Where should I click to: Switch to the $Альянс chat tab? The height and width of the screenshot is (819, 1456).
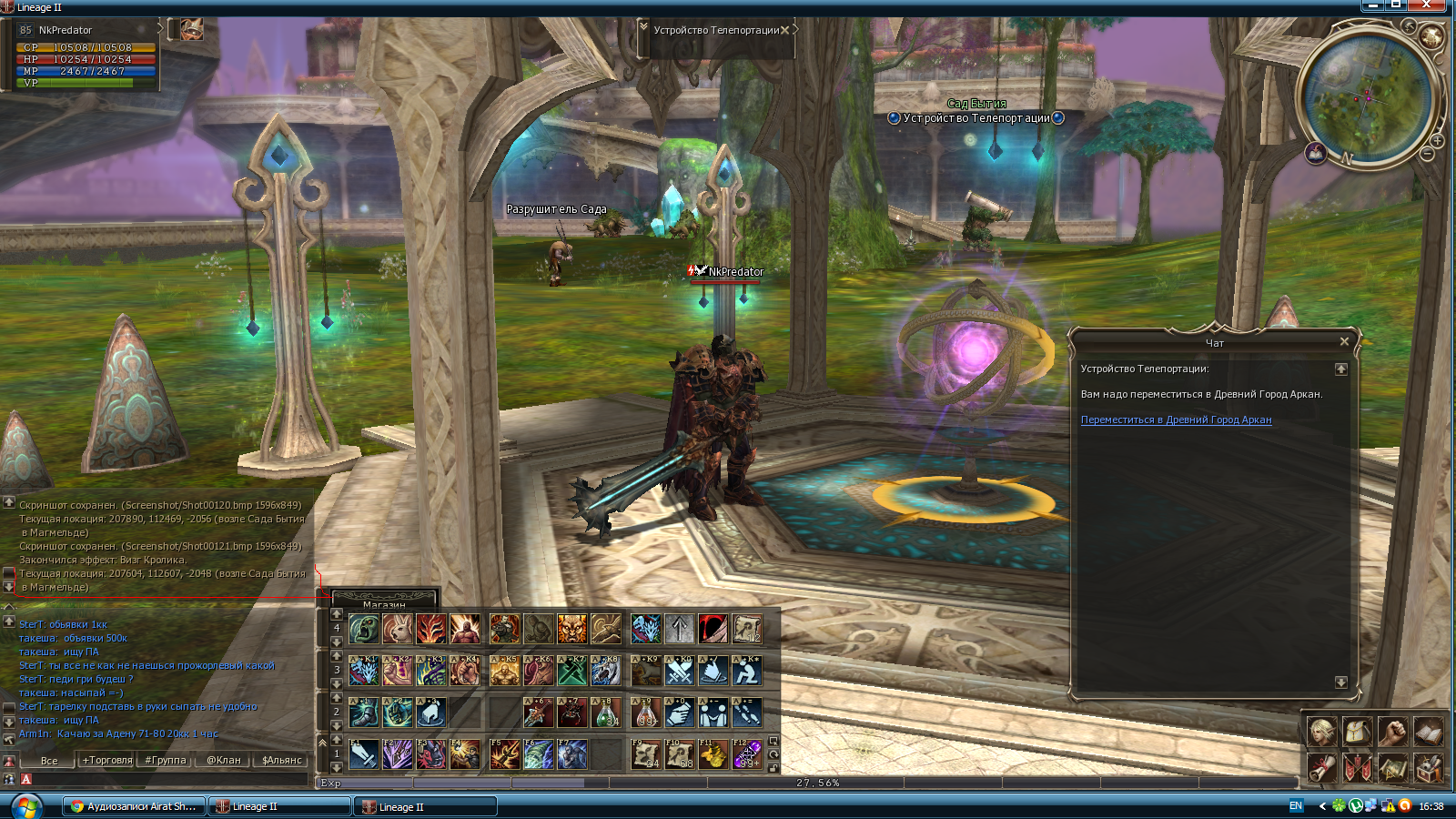pyautogui.click(x=281, y=760)
